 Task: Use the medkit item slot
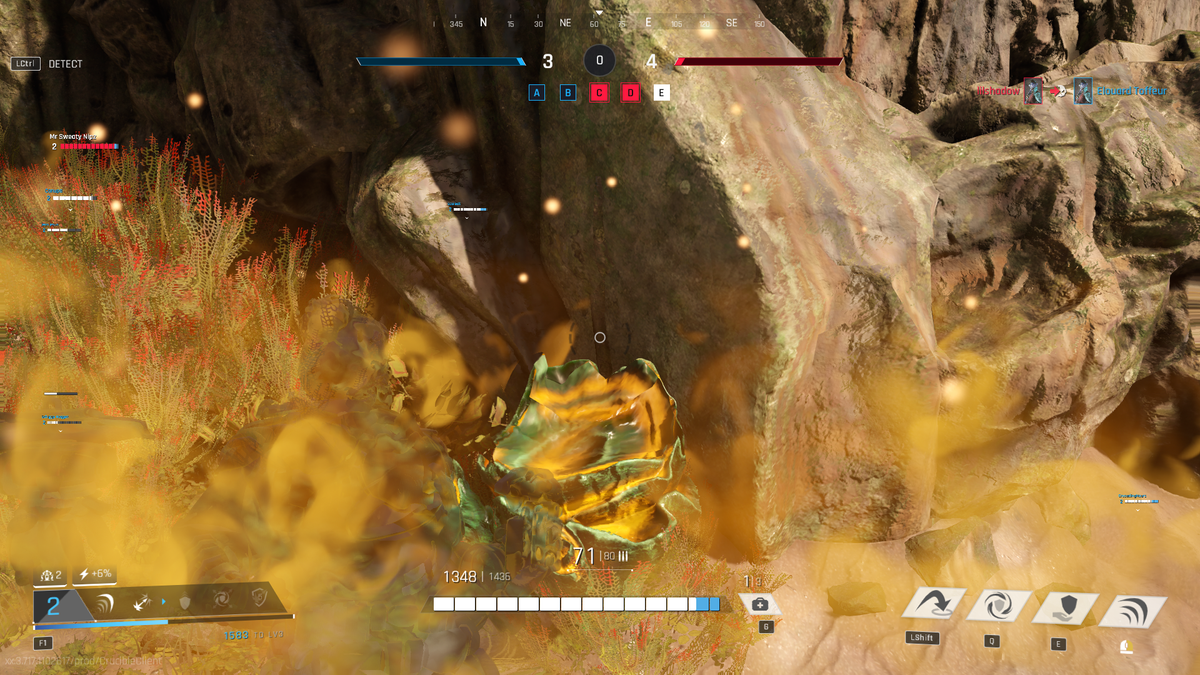(x=760, y=604)
